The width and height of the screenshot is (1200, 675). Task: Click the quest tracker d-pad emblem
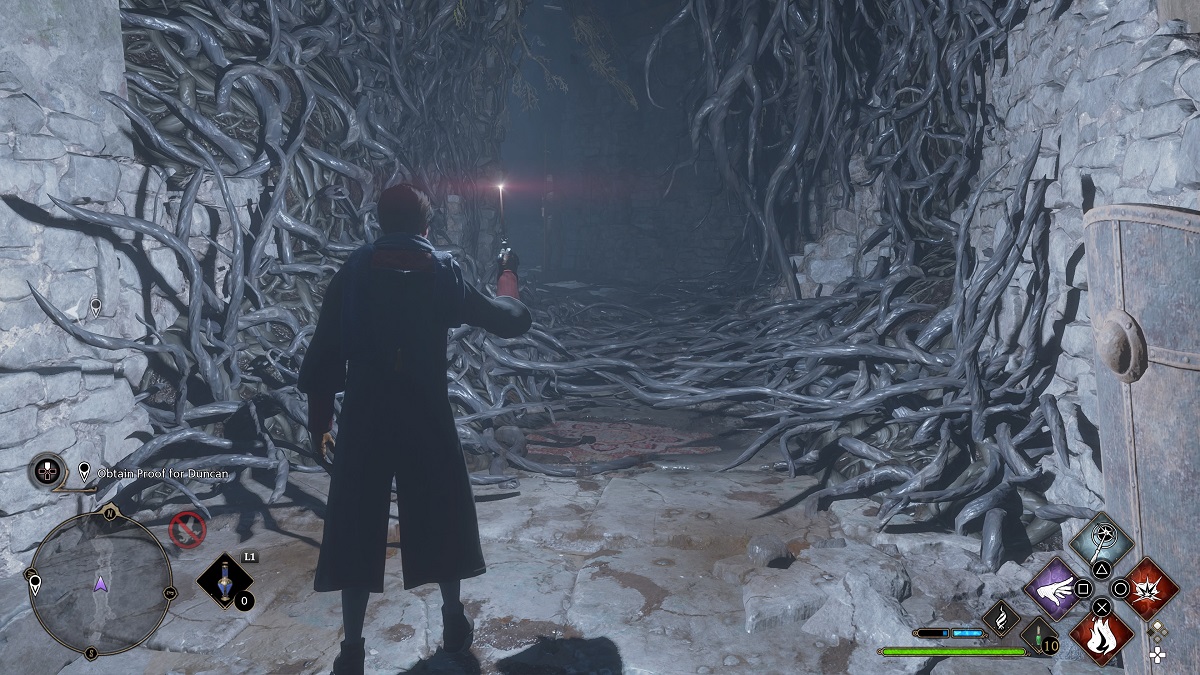(x=47, y=471)
